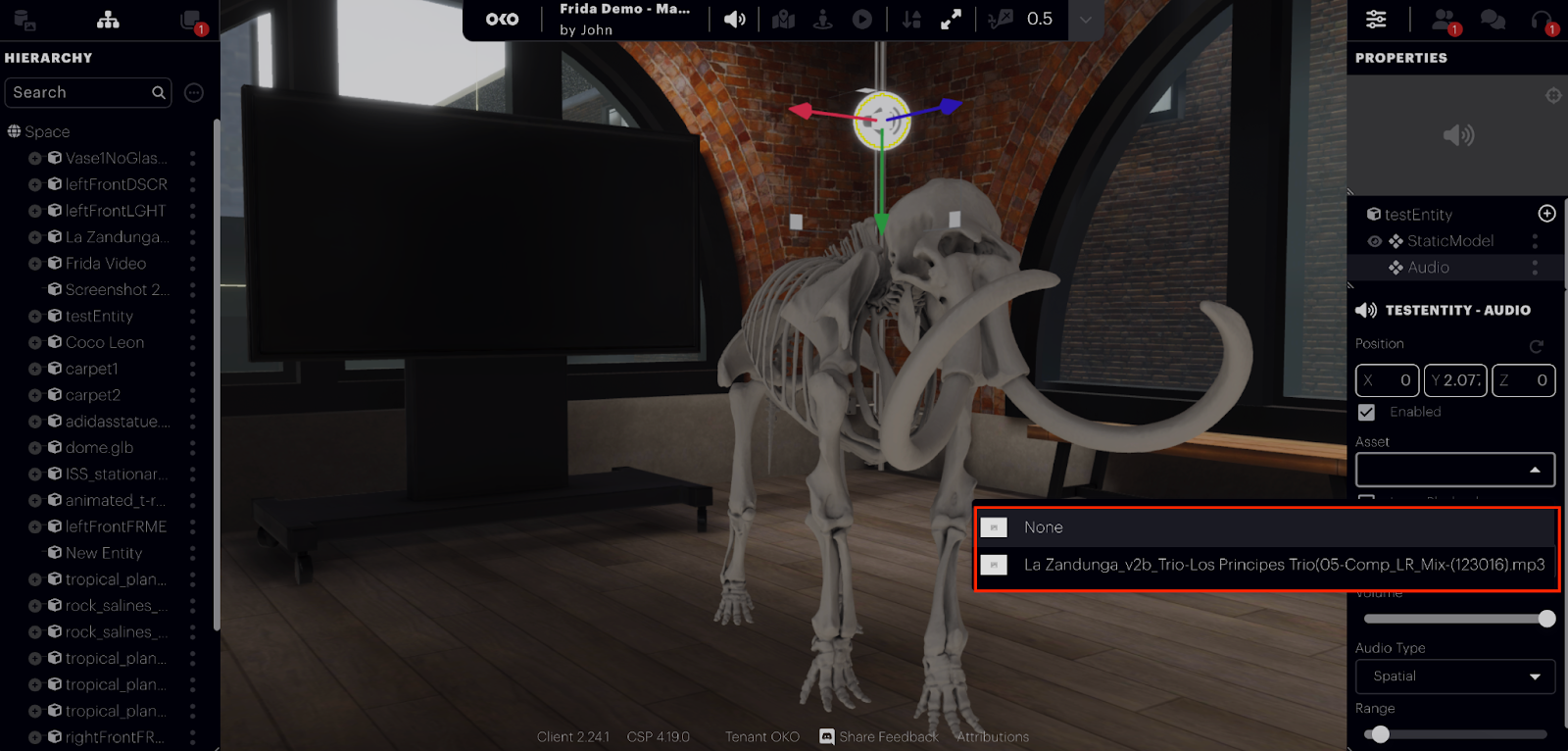The height and width of the screenshot is (751, 1568).
Task: Select the La Zandunga mp3 audio asset
Action: [x=1283, y=565]
